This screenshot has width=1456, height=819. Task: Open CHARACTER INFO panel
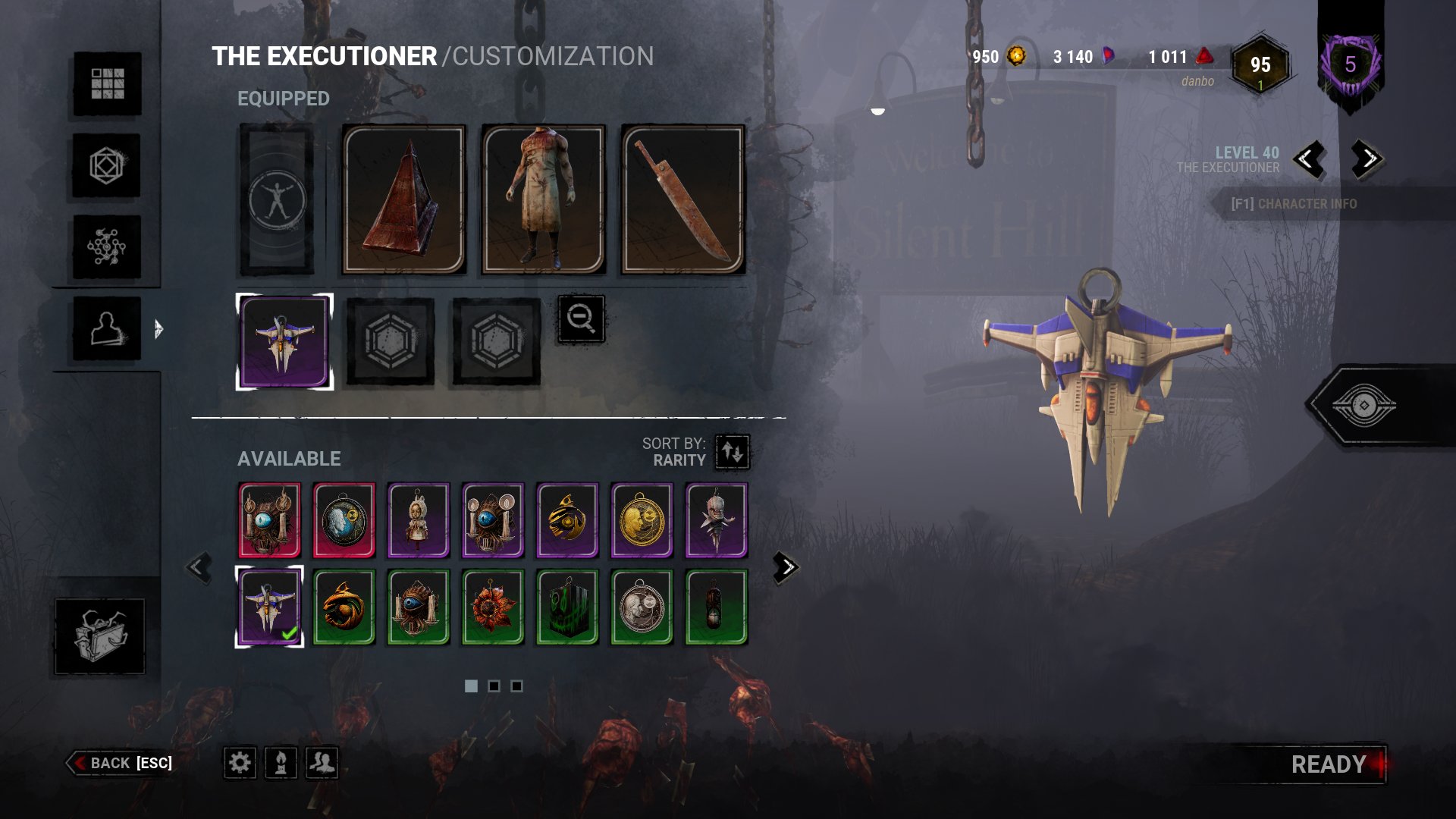click(1294, 204)
